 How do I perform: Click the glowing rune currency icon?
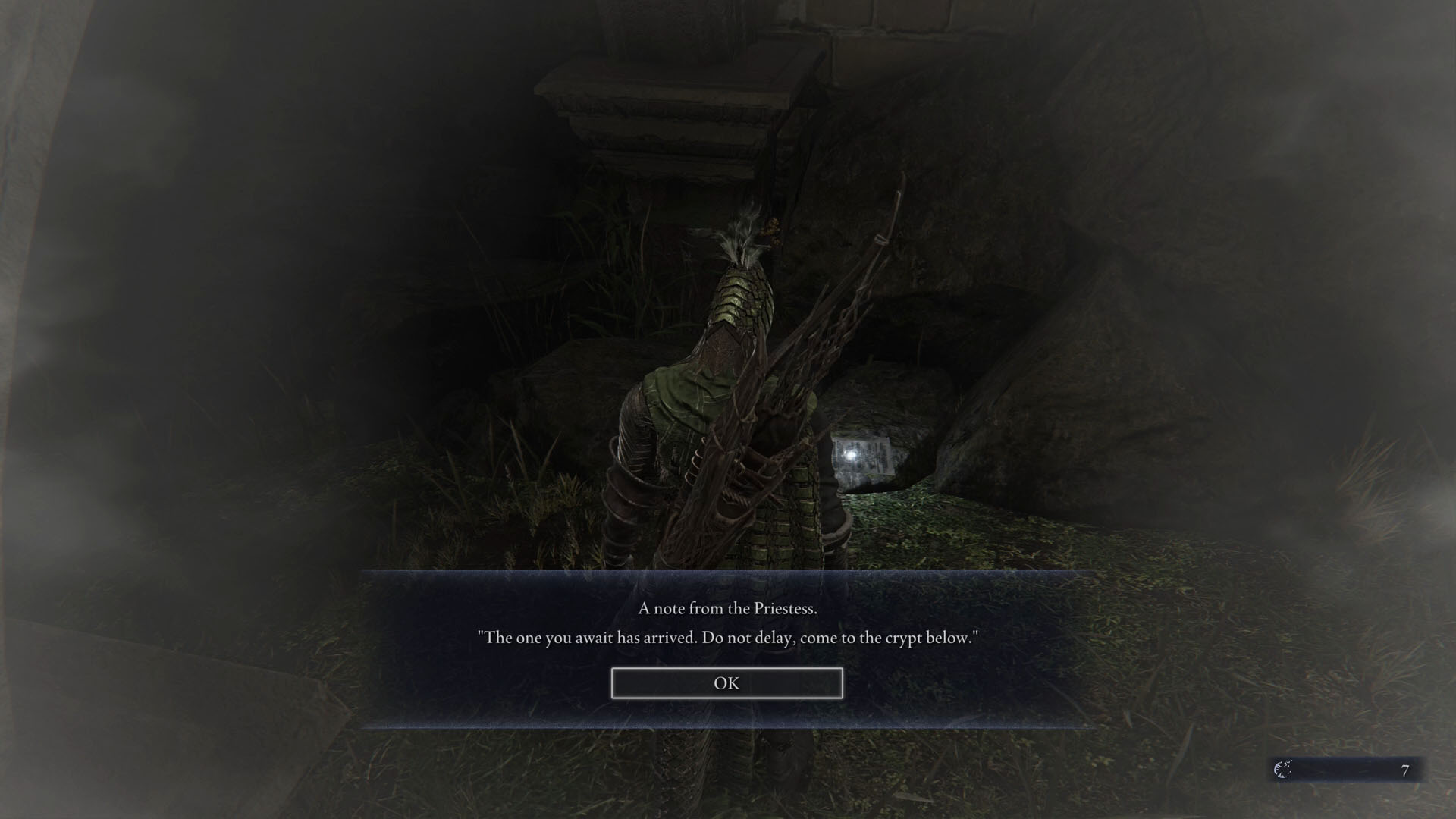(1282, 769)
